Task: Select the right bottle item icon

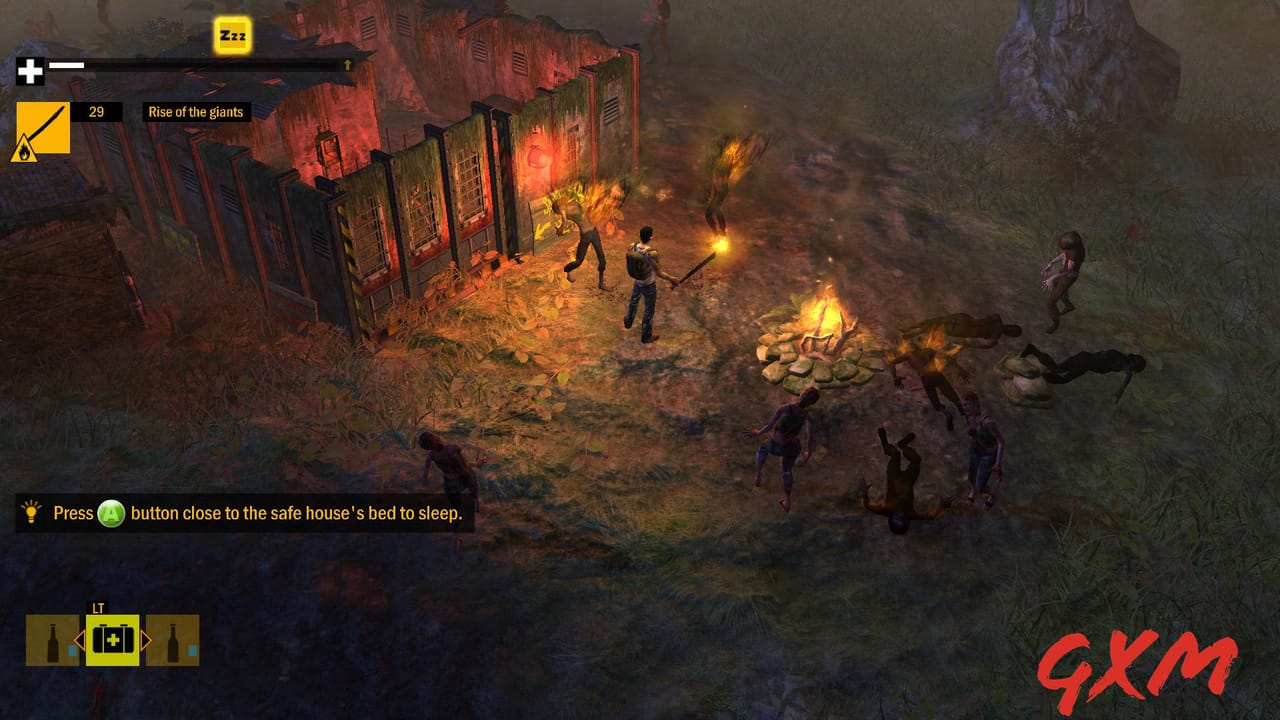Action: pos(171,640)
